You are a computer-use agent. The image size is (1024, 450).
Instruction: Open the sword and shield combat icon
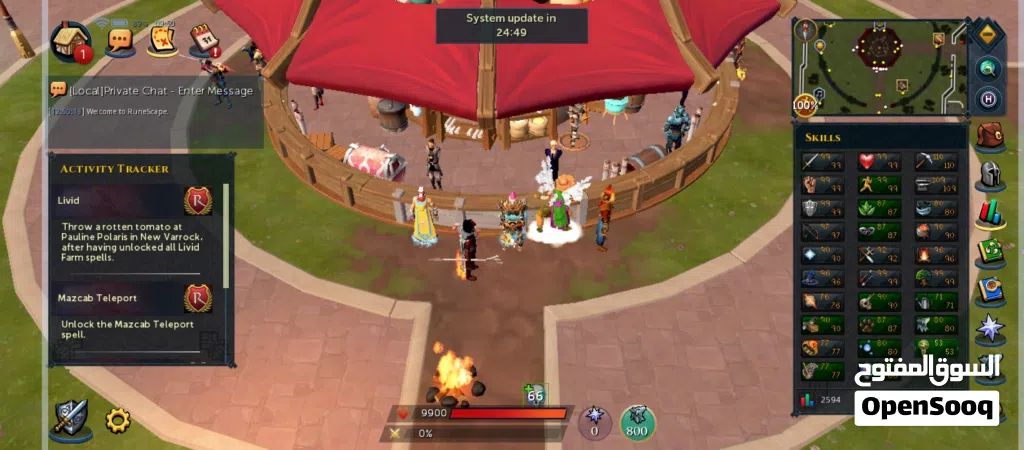[70, 420]
